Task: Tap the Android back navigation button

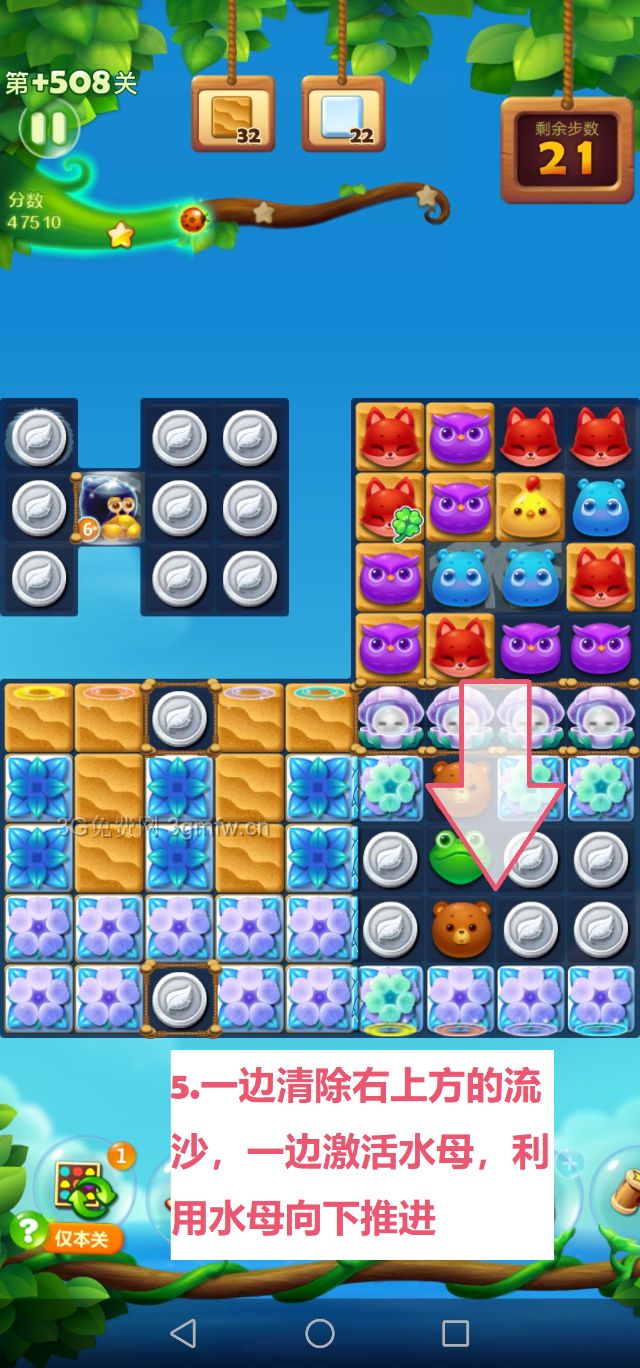Action: pos(183,1333)
